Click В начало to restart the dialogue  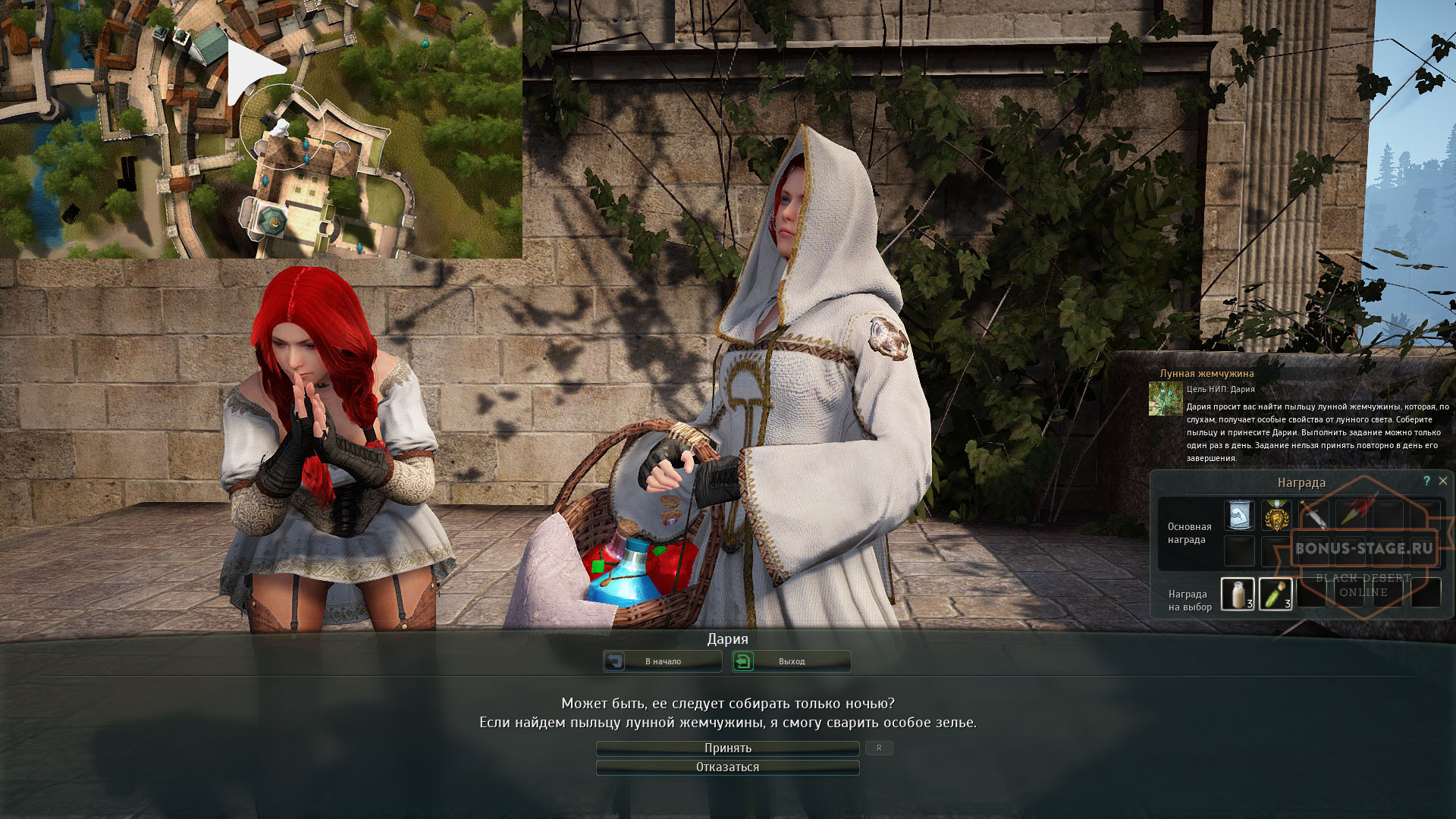pyautogui.click(x=662, y=661)
